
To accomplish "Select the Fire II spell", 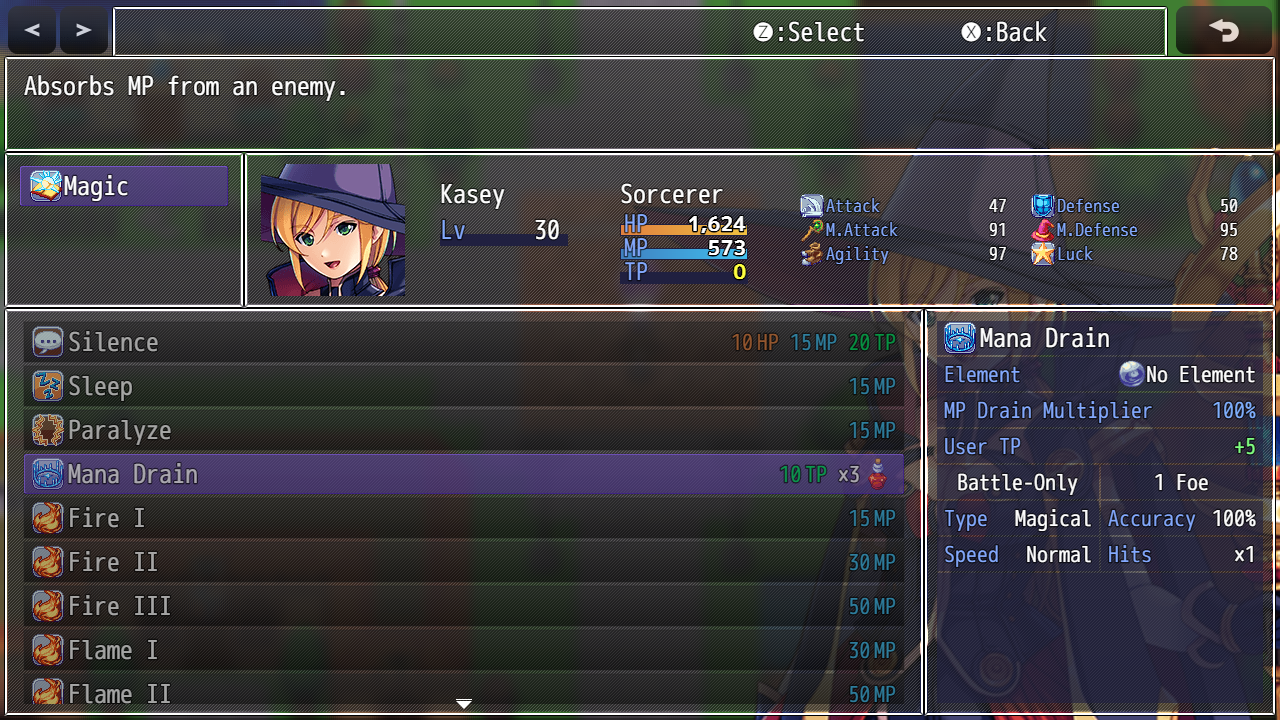I will point(463,562).
